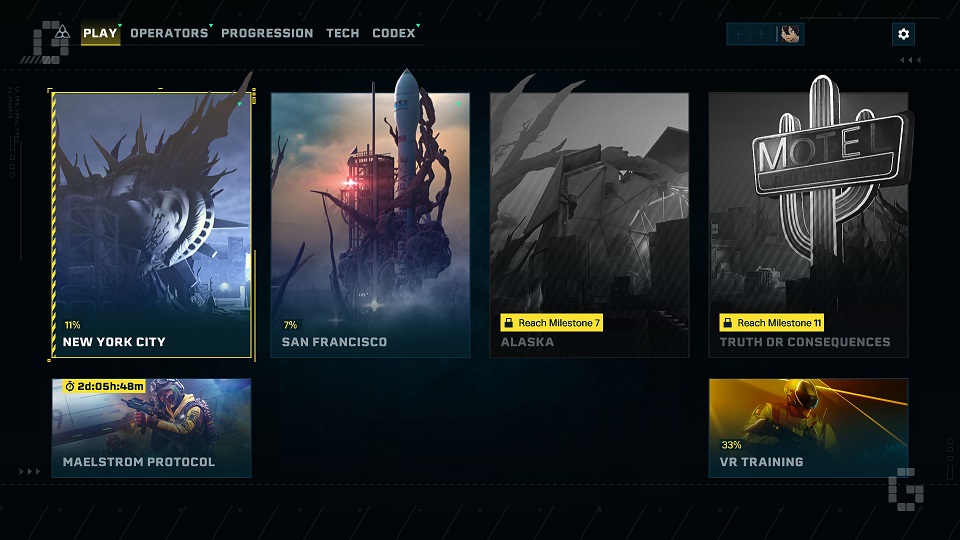
Task: Select the San Francisco region card
Action: pyautogui.click(x=370, y=225)
